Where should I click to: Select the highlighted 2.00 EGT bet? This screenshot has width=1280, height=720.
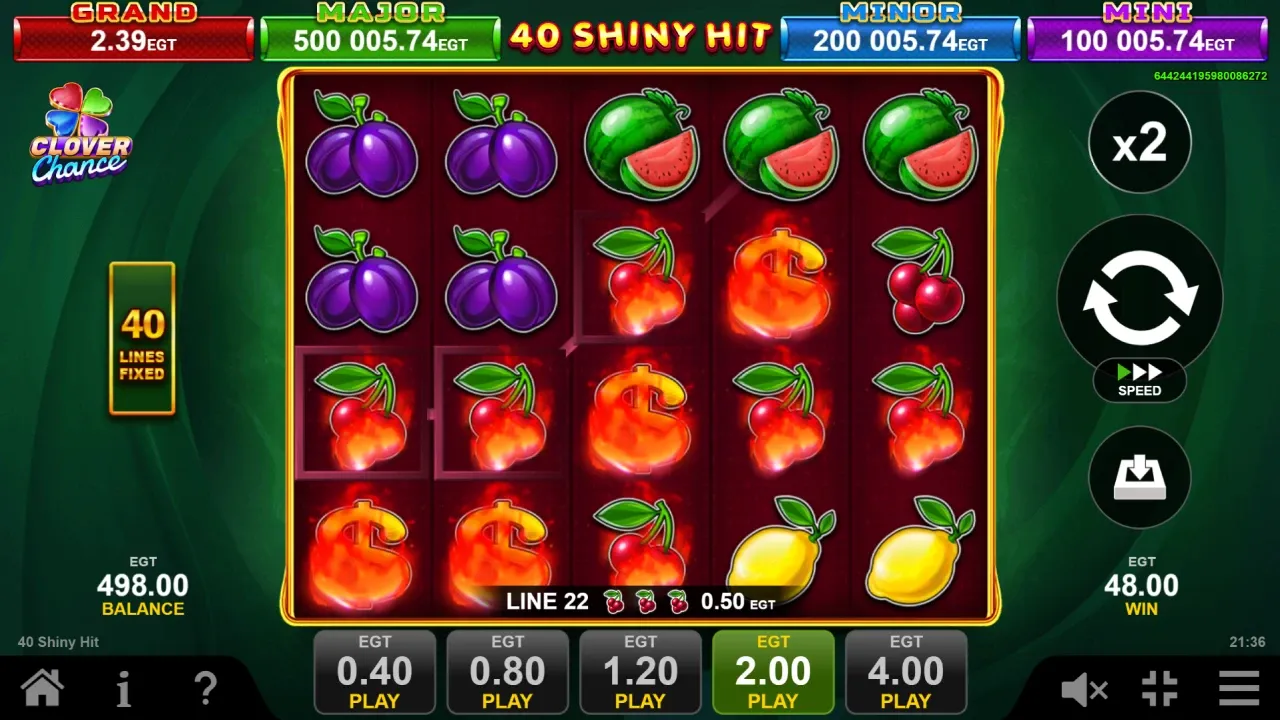773,670
